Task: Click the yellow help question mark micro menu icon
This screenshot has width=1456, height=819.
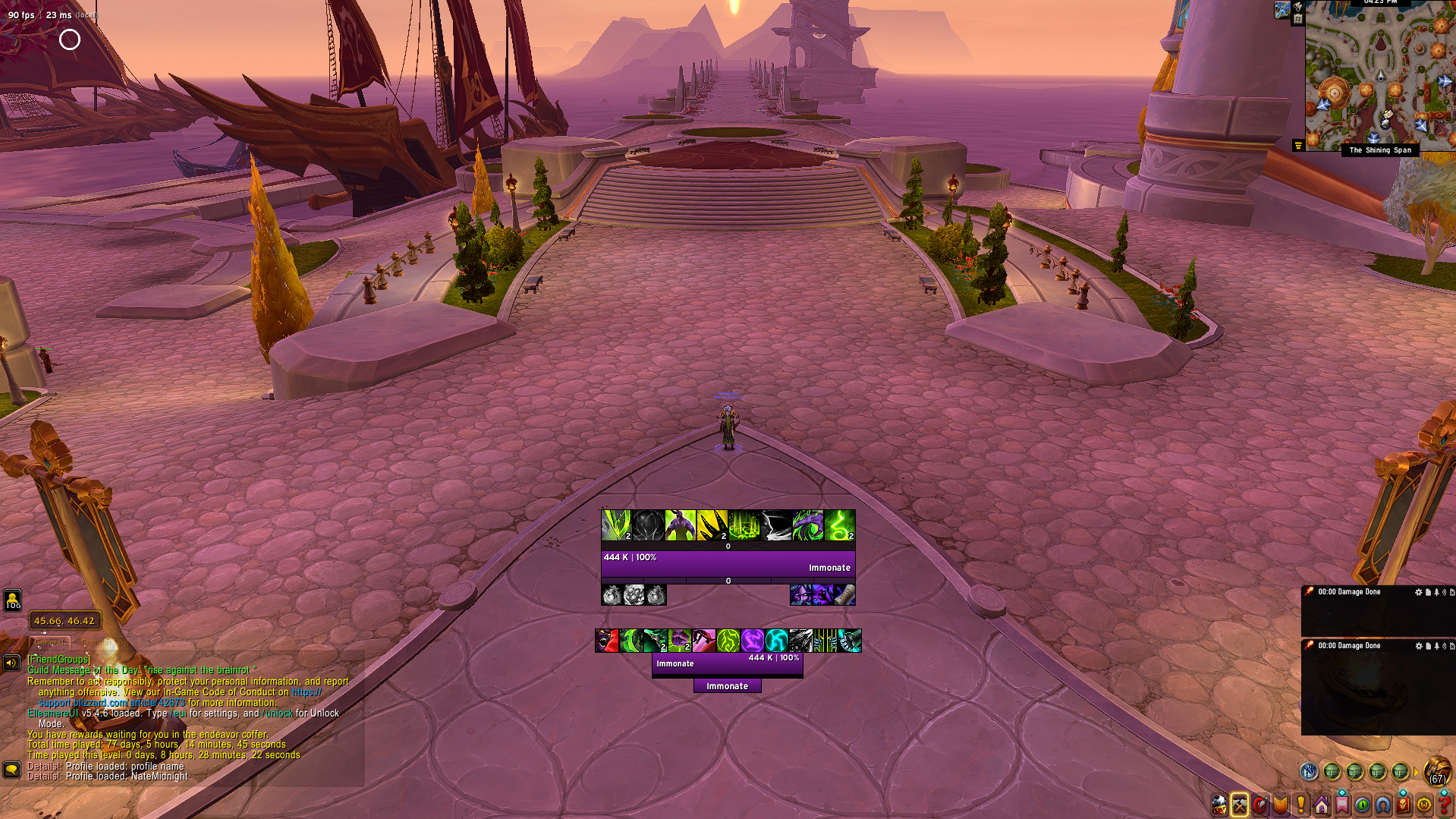Action: 1446,804
